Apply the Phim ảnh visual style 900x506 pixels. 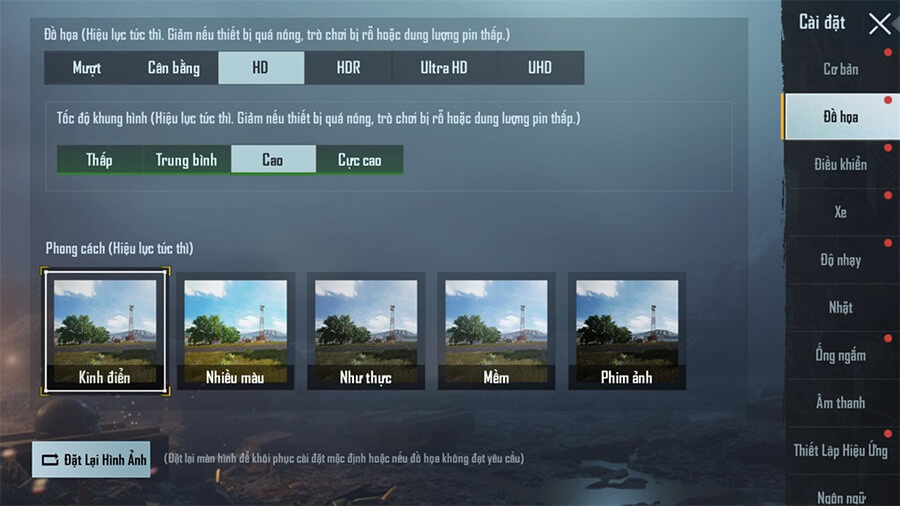click(627, 331)
